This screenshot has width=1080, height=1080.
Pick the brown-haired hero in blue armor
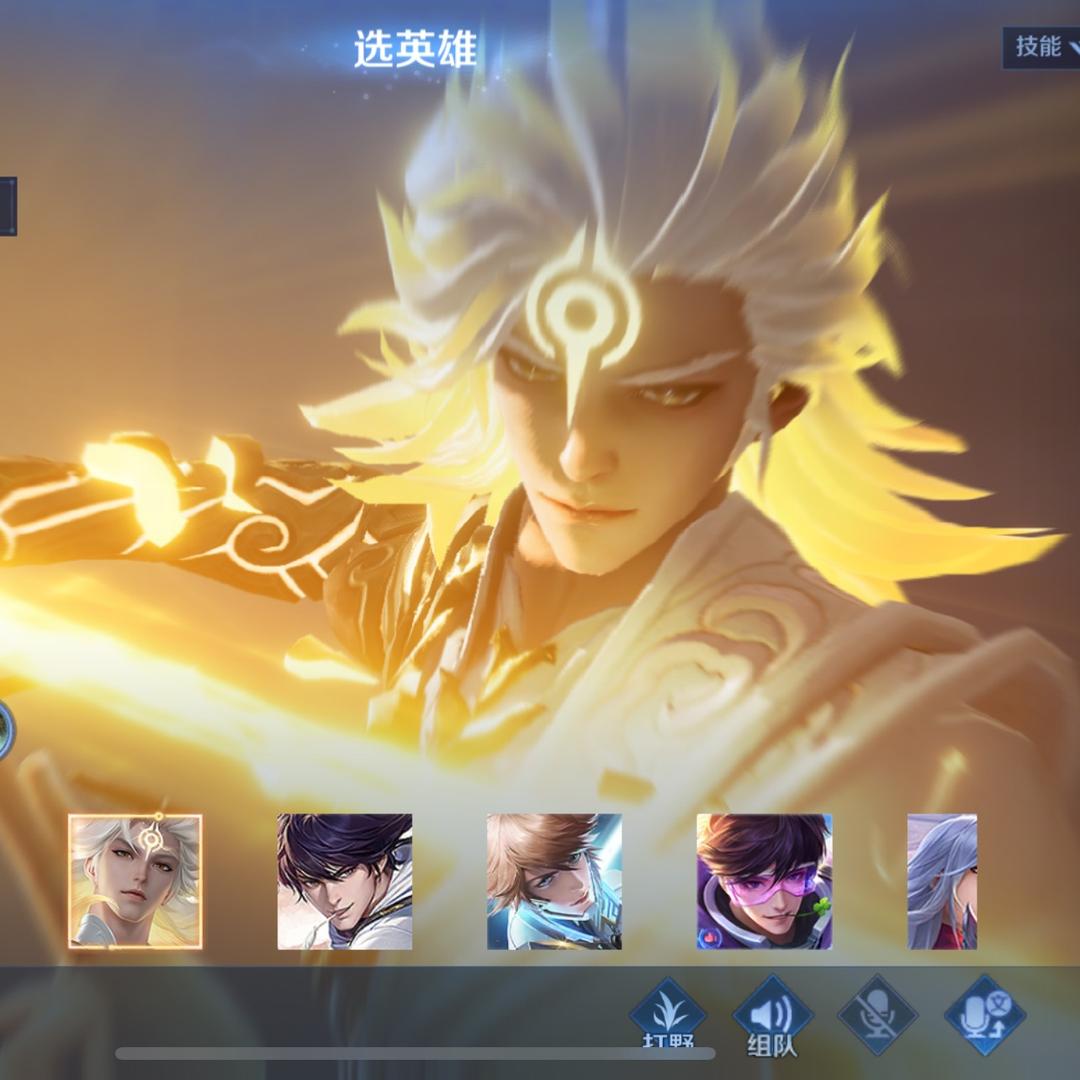(x=554, y=881)
